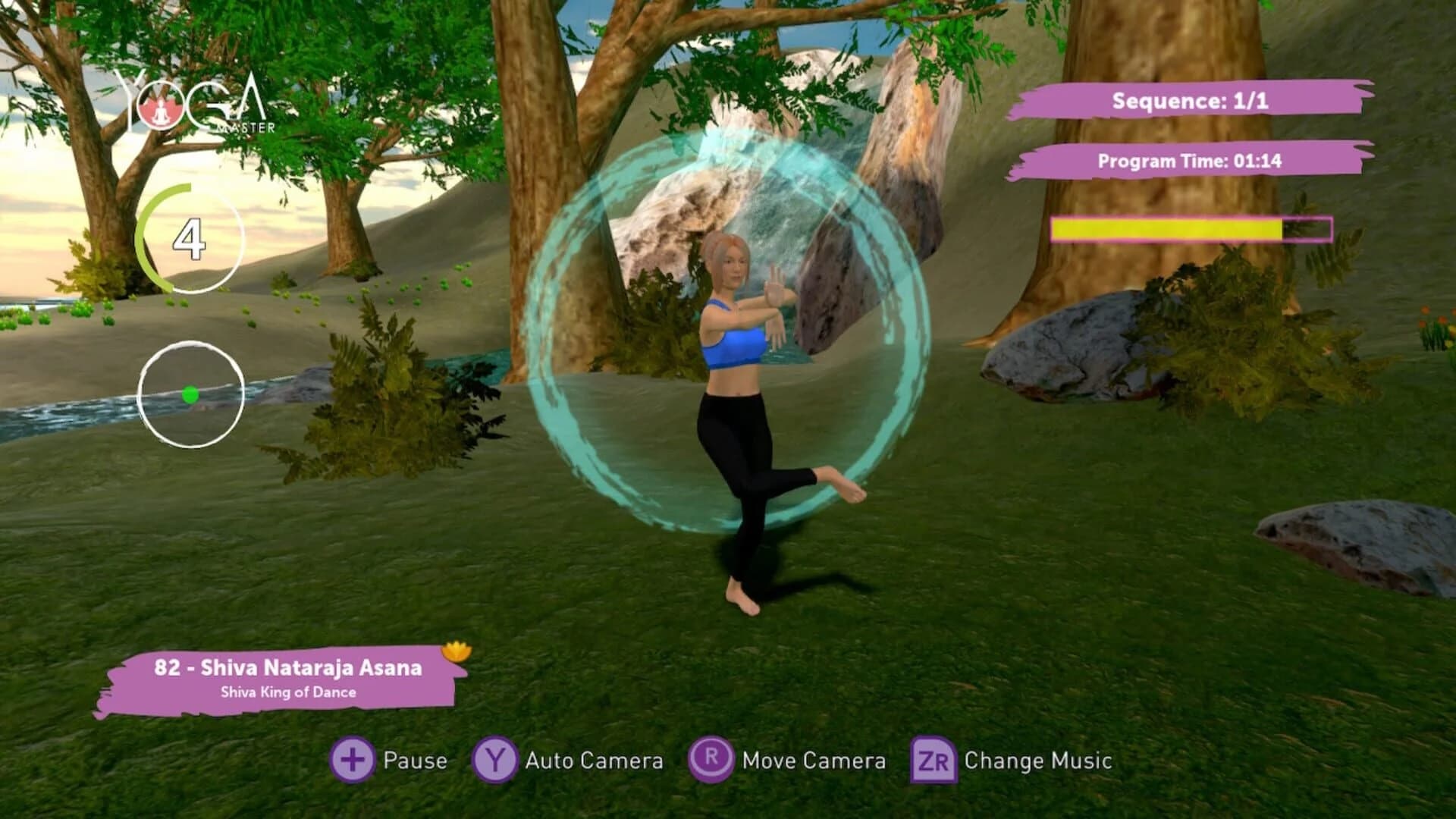The width and height of the screenshot is (1456, 819).
Task: Click the Pause label text
Action: pos(416,761)
